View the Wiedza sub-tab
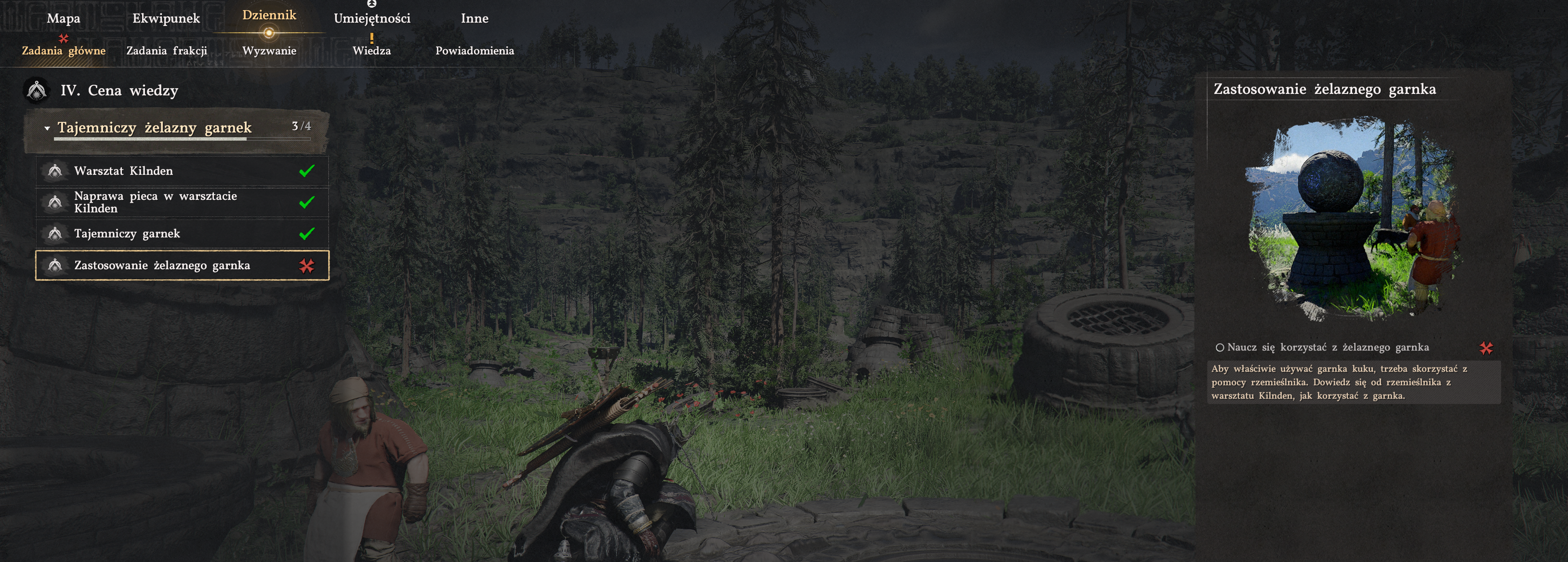Viewport: 1568px width, 562px height. tap(371, 51)
